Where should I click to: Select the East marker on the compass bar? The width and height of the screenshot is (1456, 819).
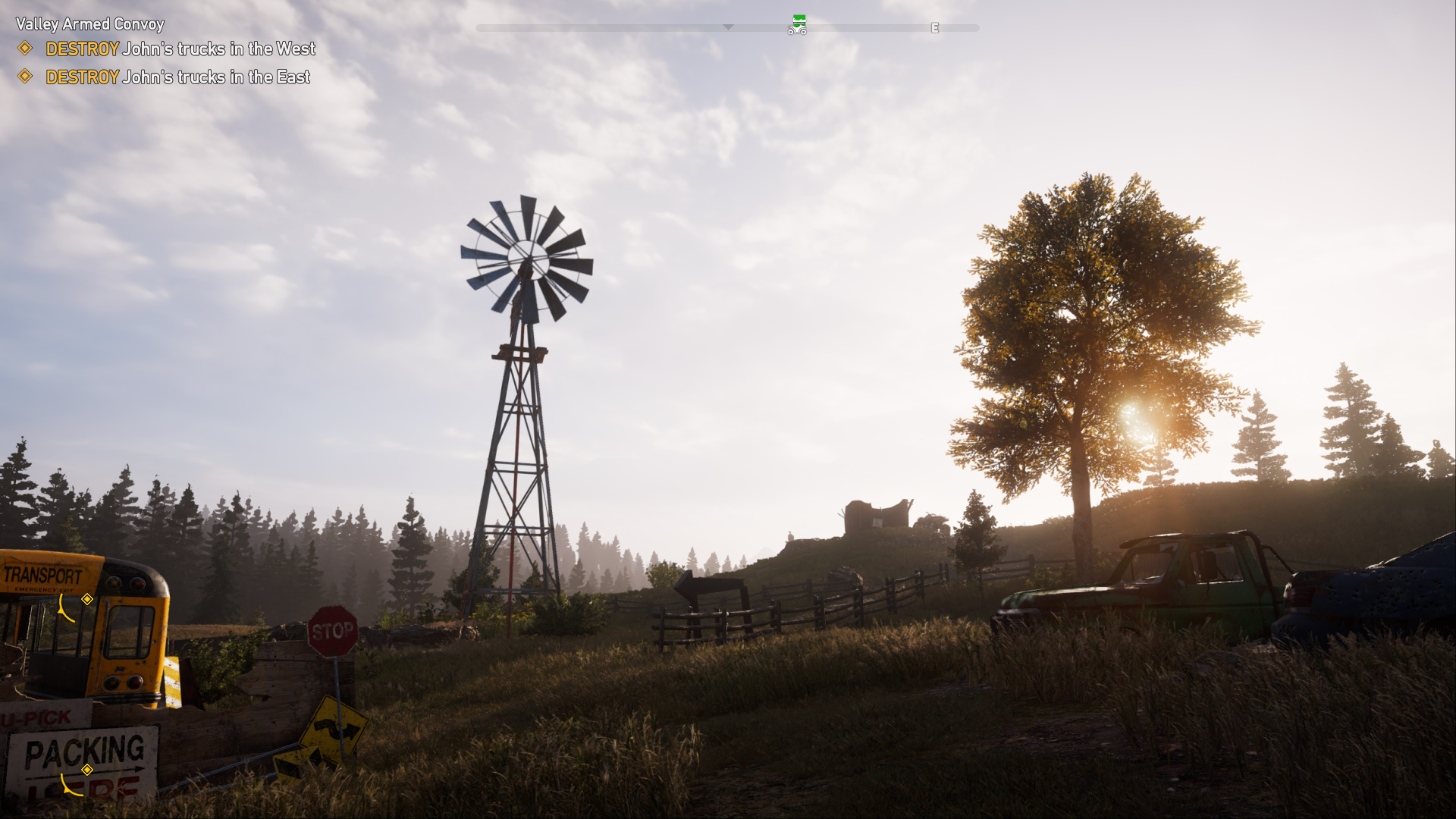point(935,28)
